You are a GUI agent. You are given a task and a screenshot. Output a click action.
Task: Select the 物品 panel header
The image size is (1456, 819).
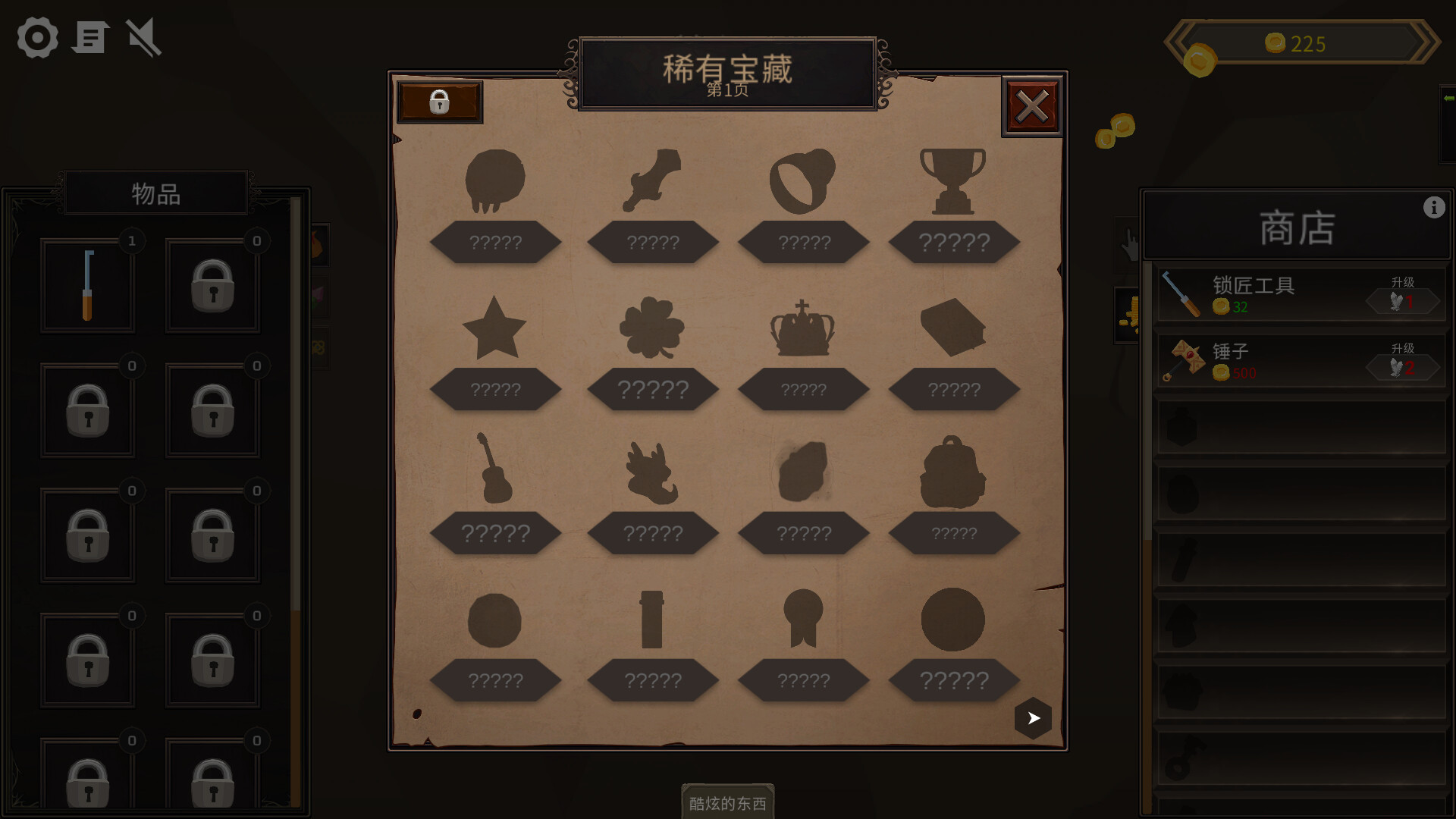155,193
